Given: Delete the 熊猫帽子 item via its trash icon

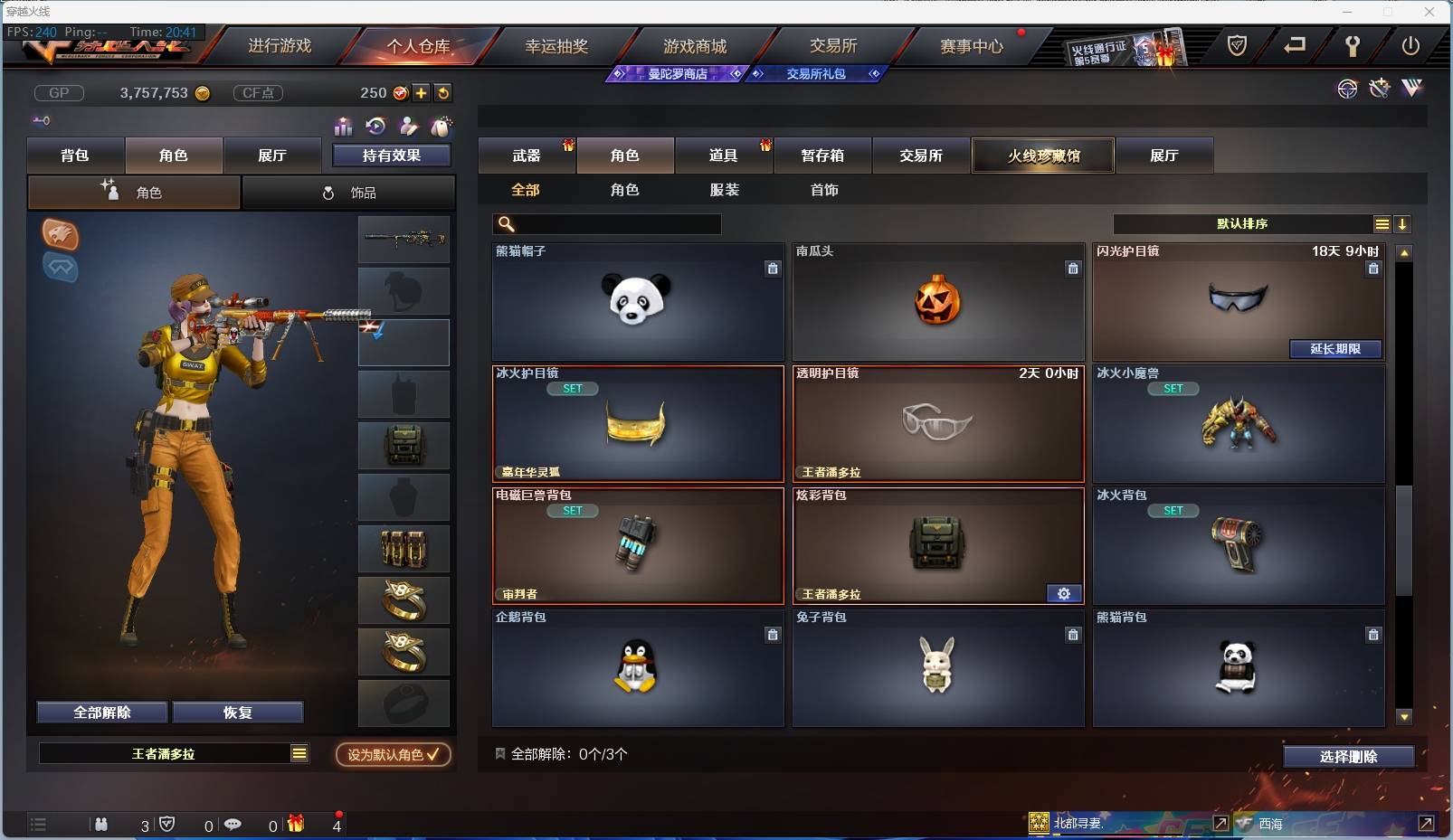Looking at the screenshot, I should tap(774, 269).
